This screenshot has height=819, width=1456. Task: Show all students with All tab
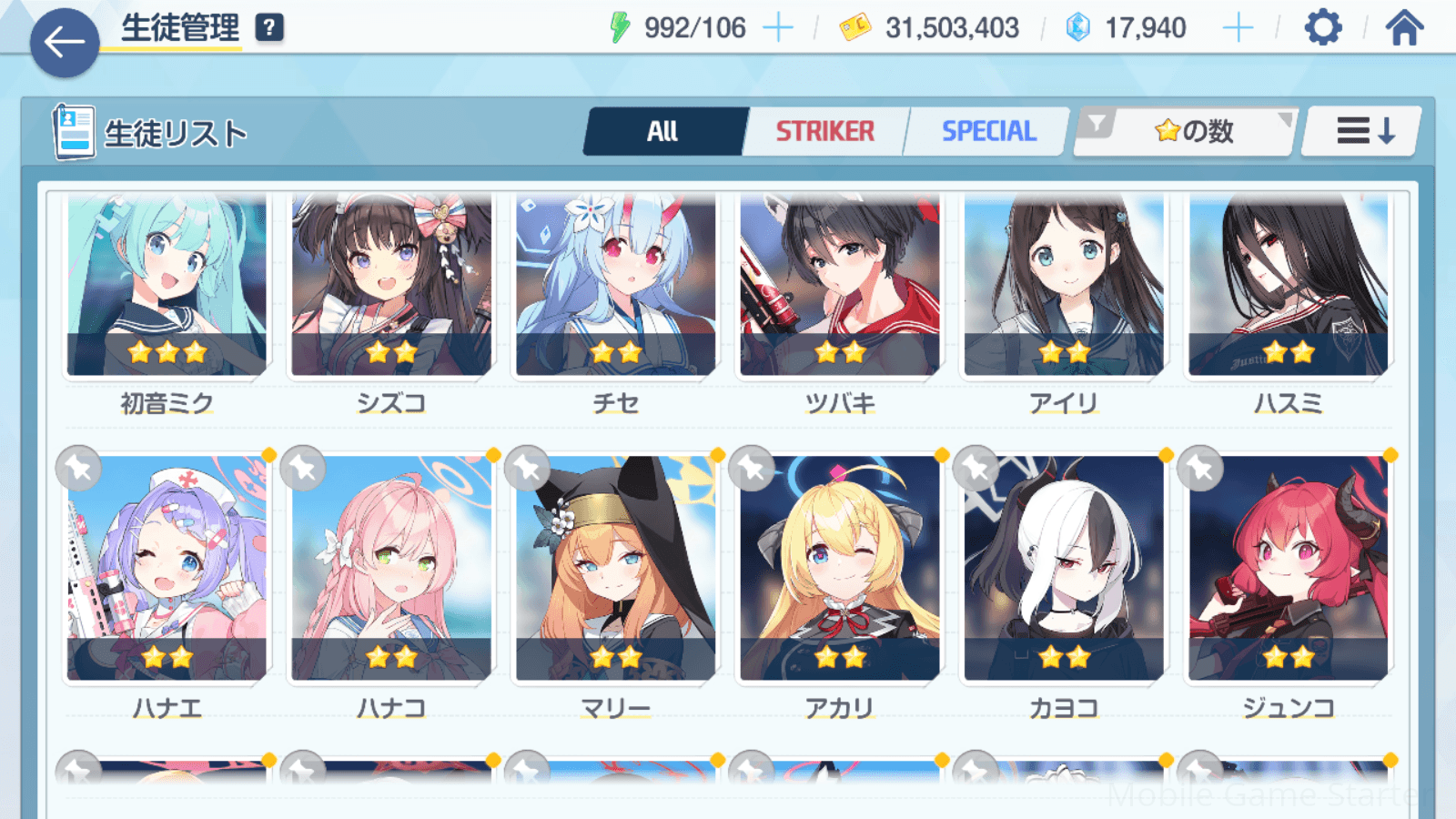pos(664,132)
